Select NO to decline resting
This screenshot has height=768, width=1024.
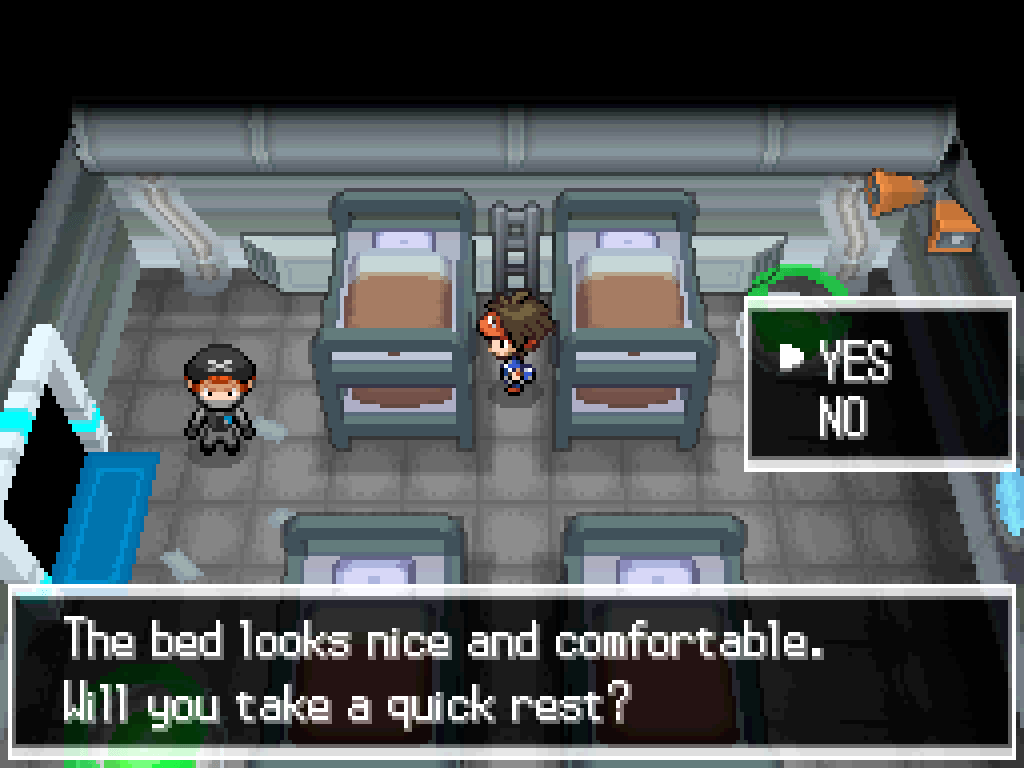click(x=843, y=417)
